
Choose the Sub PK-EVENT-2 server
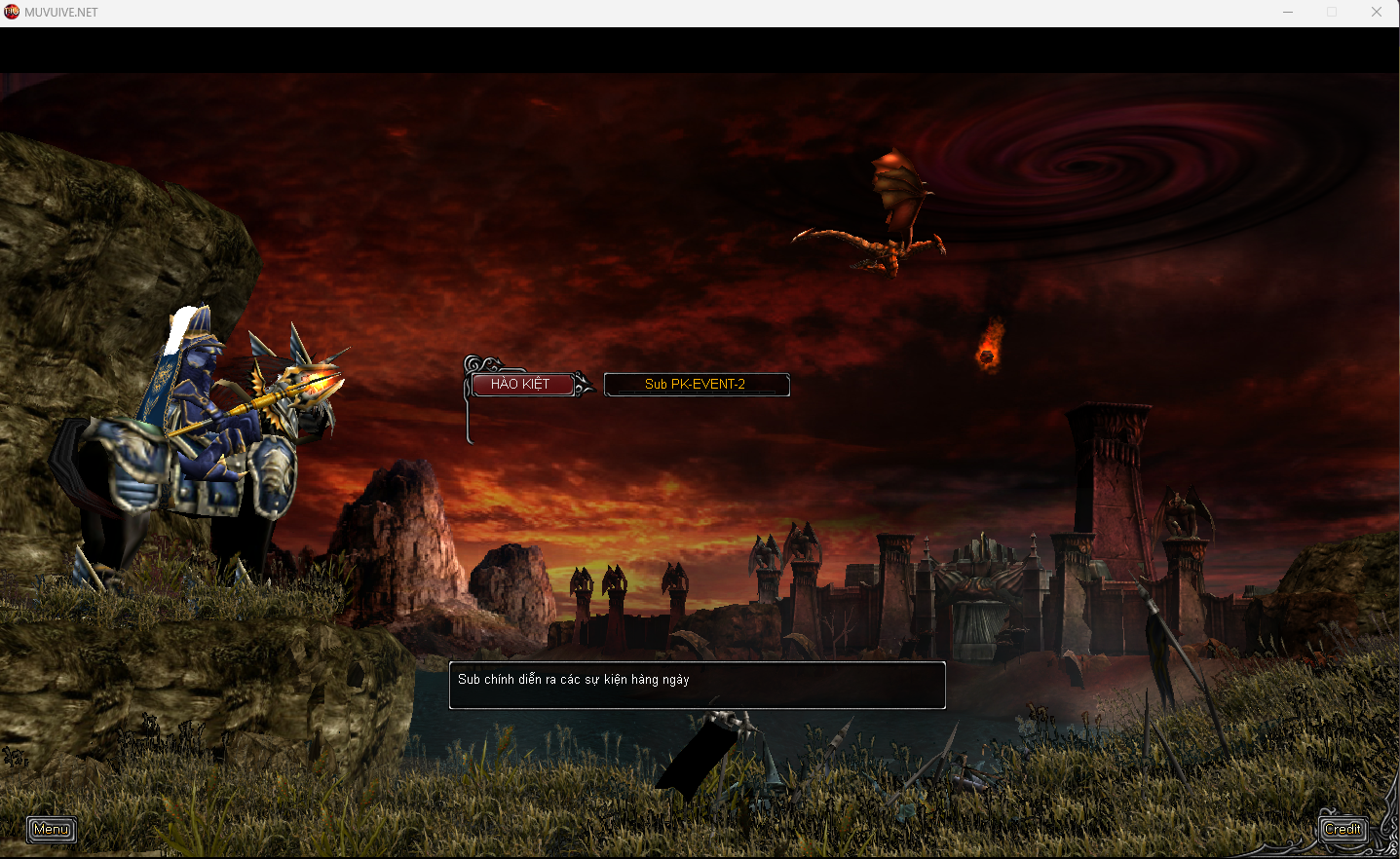pos(696,385)
